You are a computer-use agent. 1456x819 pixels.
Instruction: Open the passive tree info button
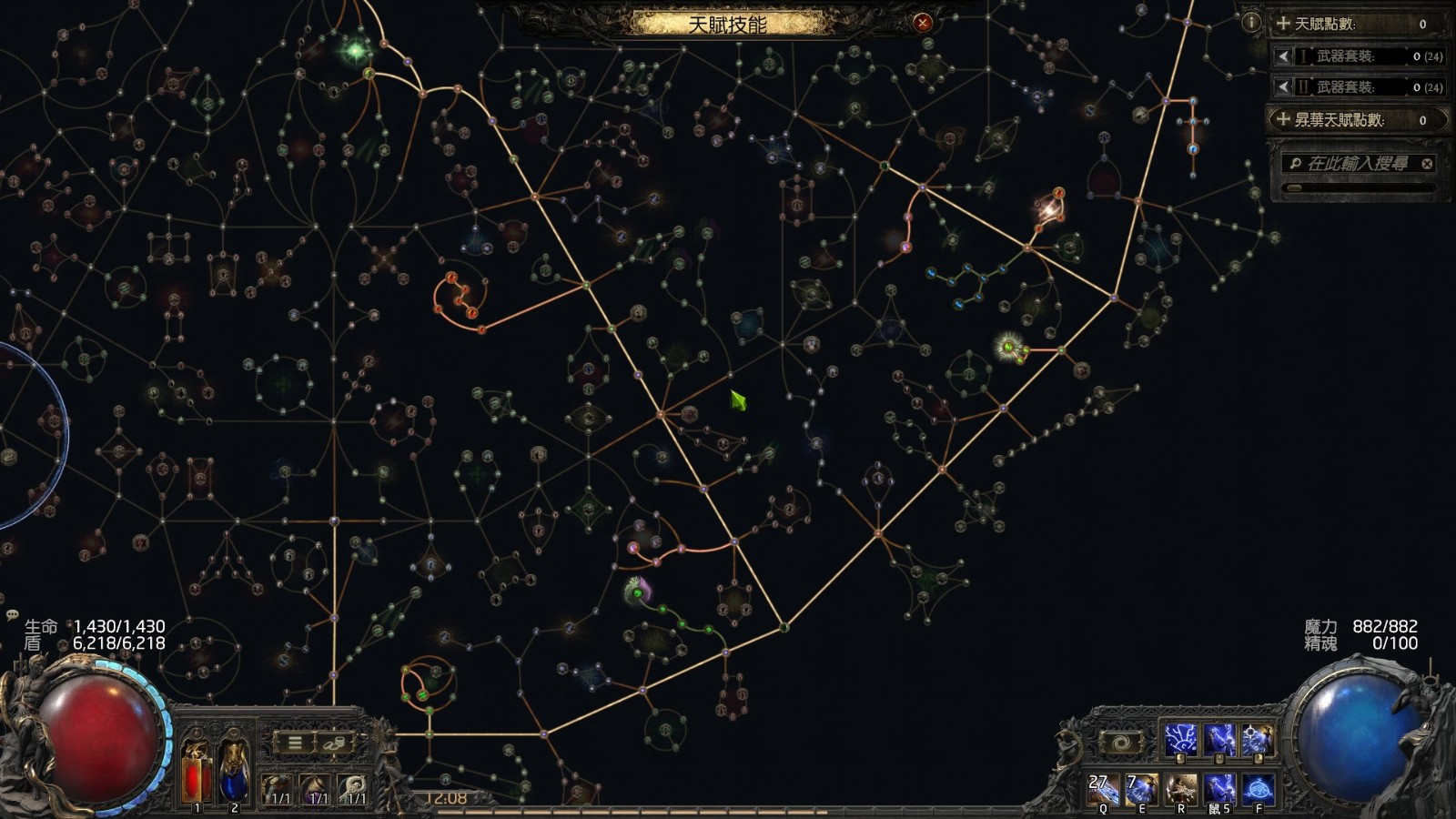(x=1251, y=23)
